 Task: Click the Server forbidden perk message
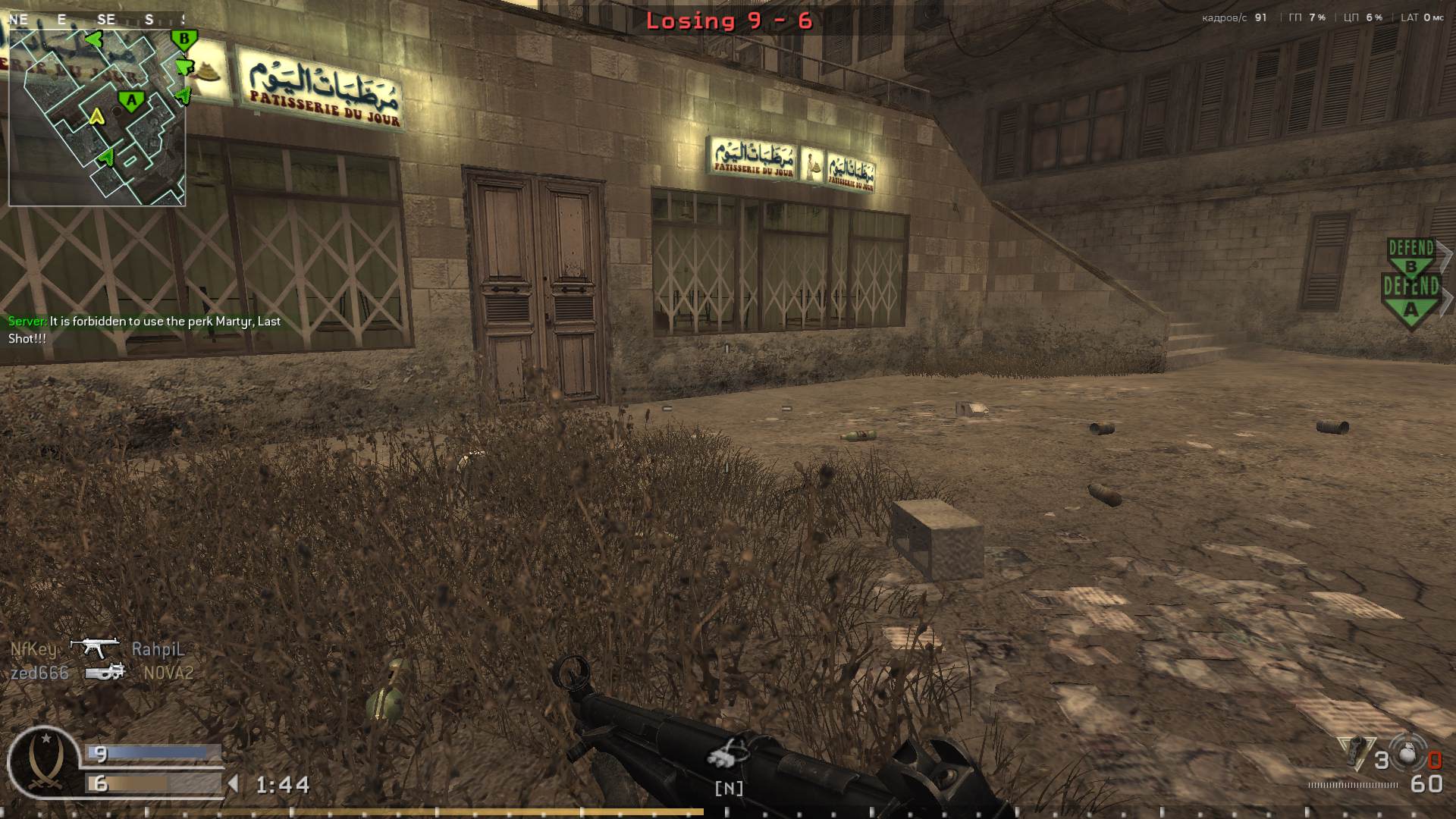[144, 328]
